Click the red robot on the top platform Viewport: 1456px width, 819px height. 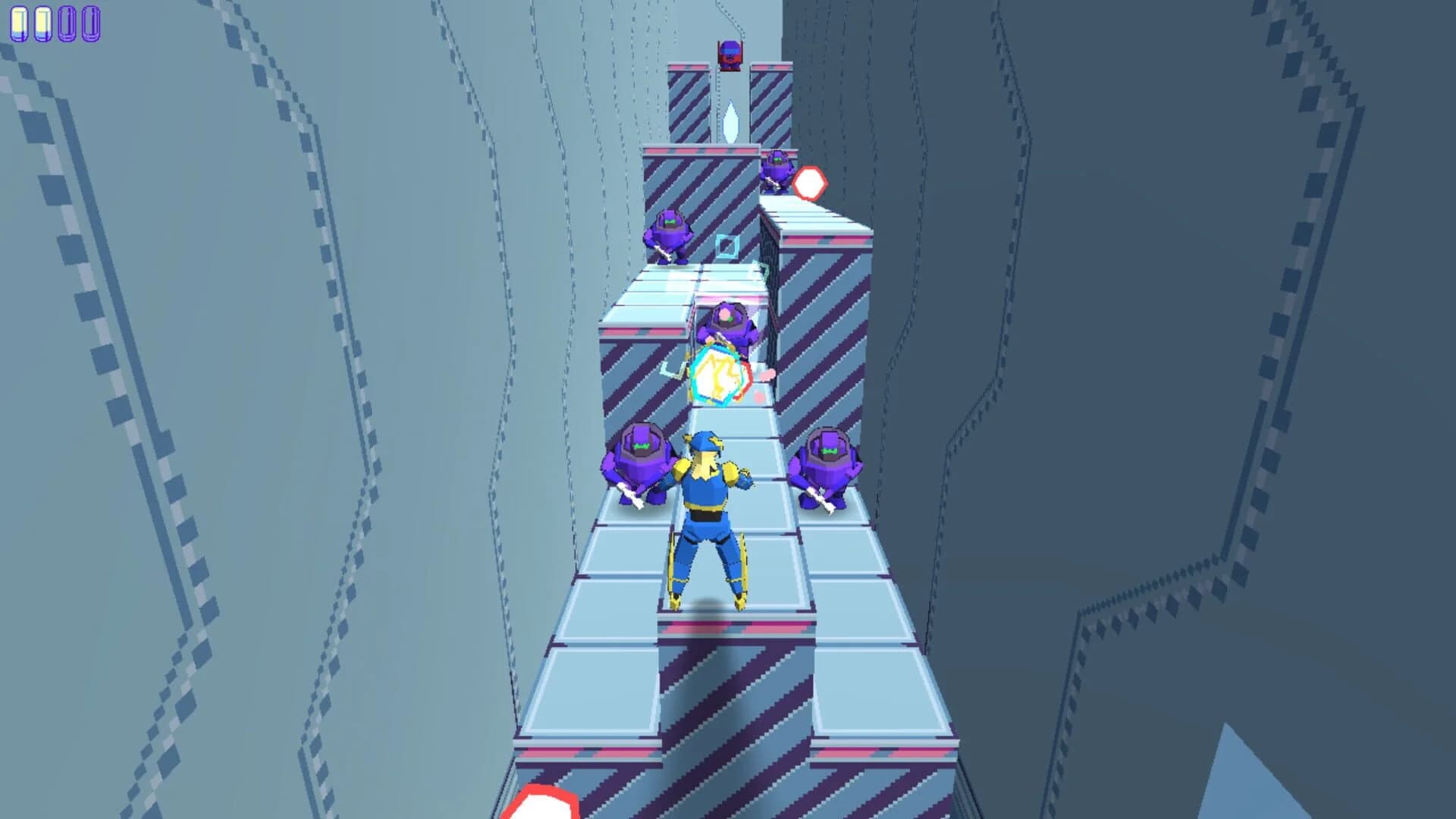pos(729,53)
